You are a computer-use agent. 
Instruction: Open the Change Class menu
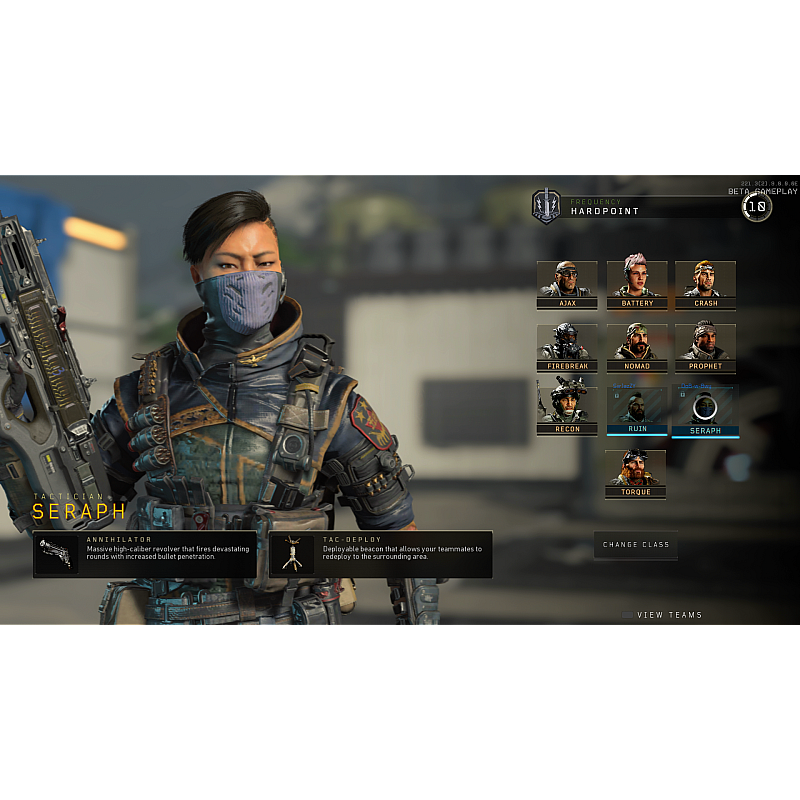636,545
